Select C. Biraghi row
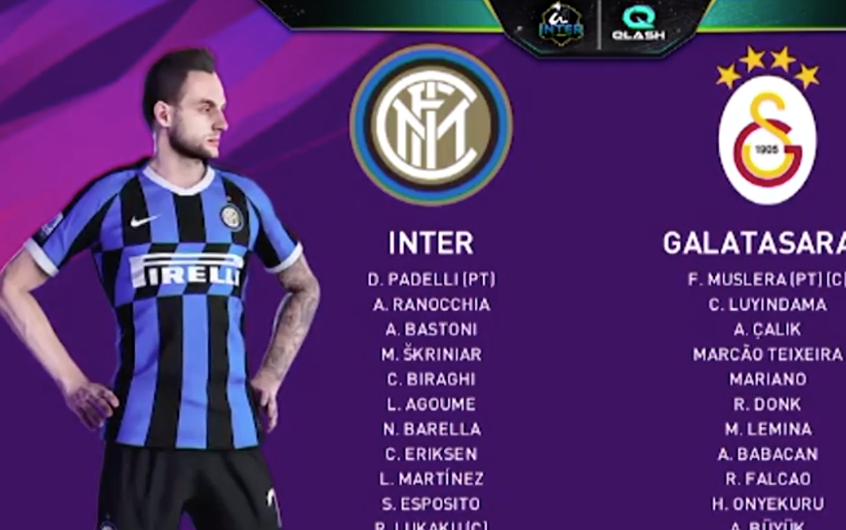The image size is (846, 530). (431, 379)
